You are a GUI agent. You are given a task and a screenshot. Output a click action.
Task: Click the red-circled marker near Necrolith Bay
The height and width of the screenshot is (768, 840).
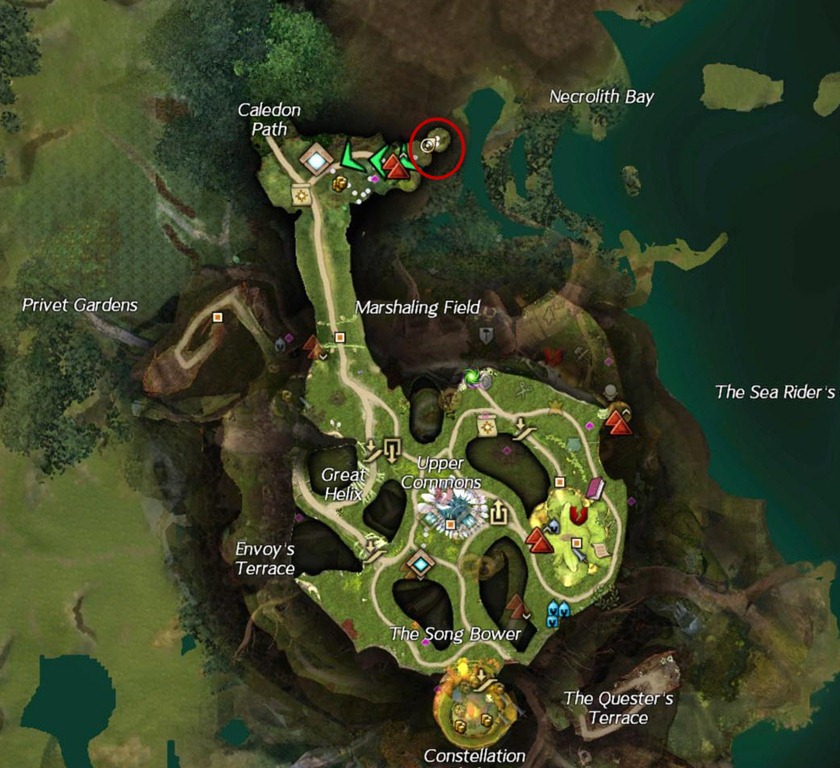428,145
